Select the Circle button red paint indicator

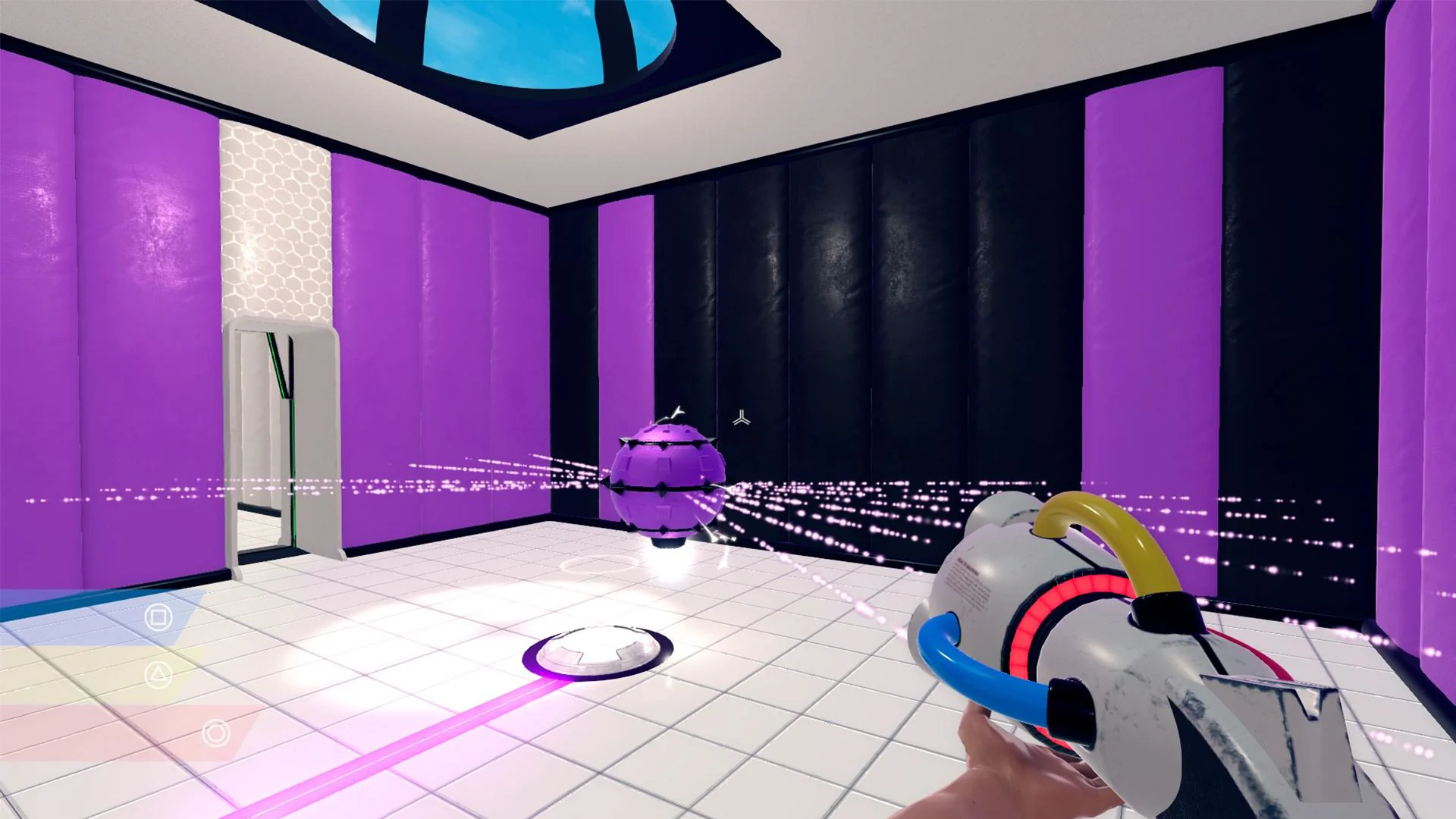pyautogui.click(x=215, y=732)
